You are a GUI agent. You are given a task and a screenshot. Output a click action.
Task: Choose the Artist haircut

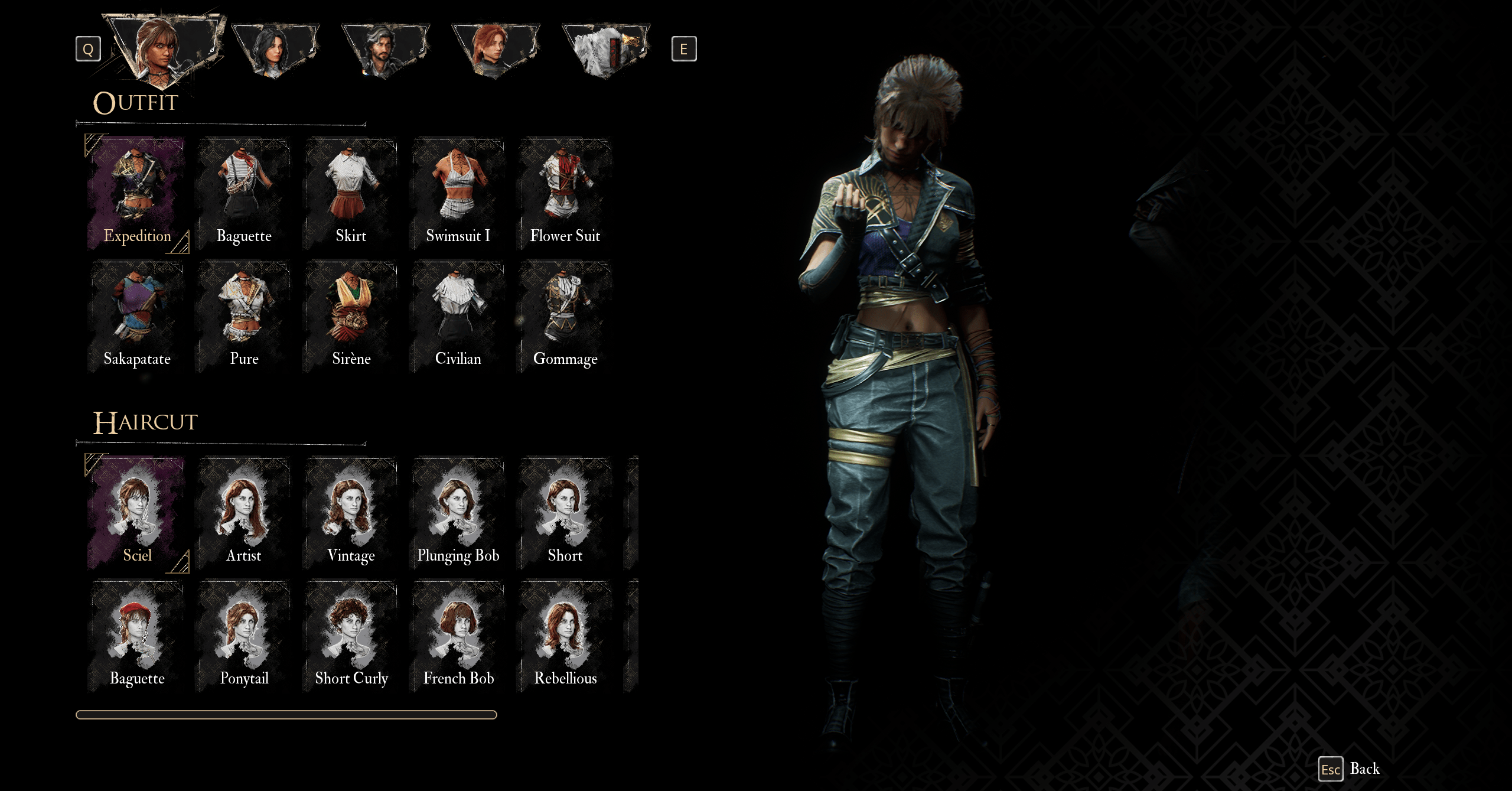tap(244, 513)
